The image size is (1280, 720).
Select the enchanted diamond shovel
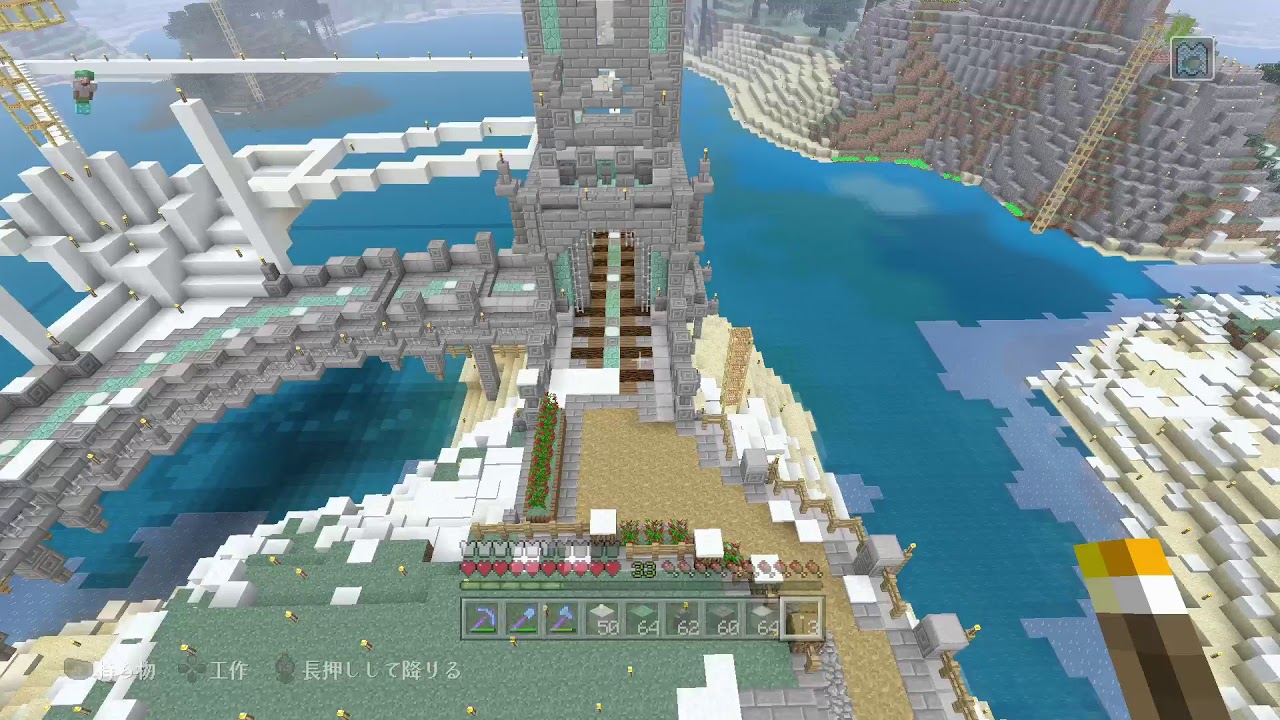tap(524, 617)
